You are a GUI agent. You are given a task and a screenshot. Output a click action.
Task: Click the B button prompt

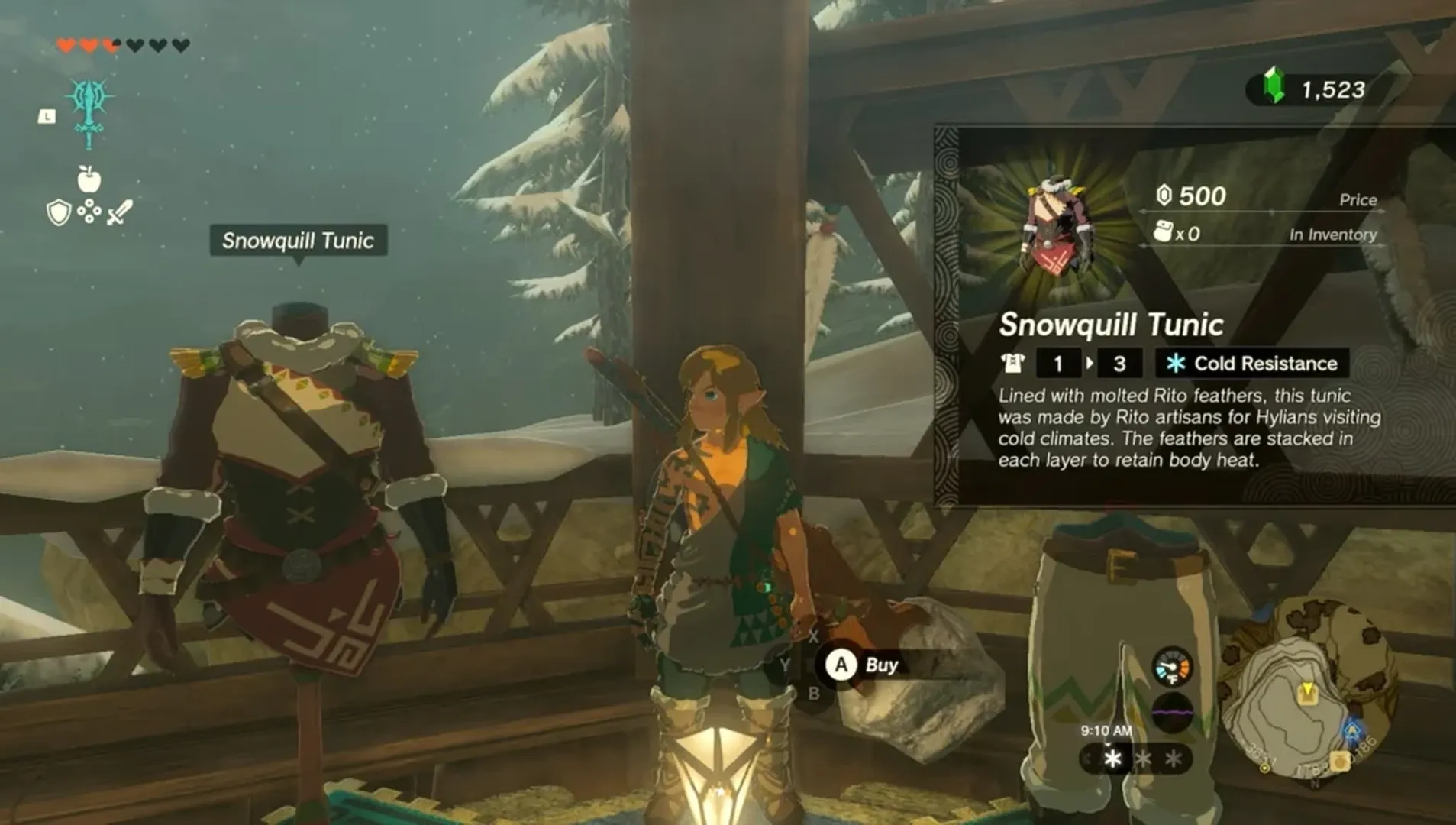[x=814, y=693]
